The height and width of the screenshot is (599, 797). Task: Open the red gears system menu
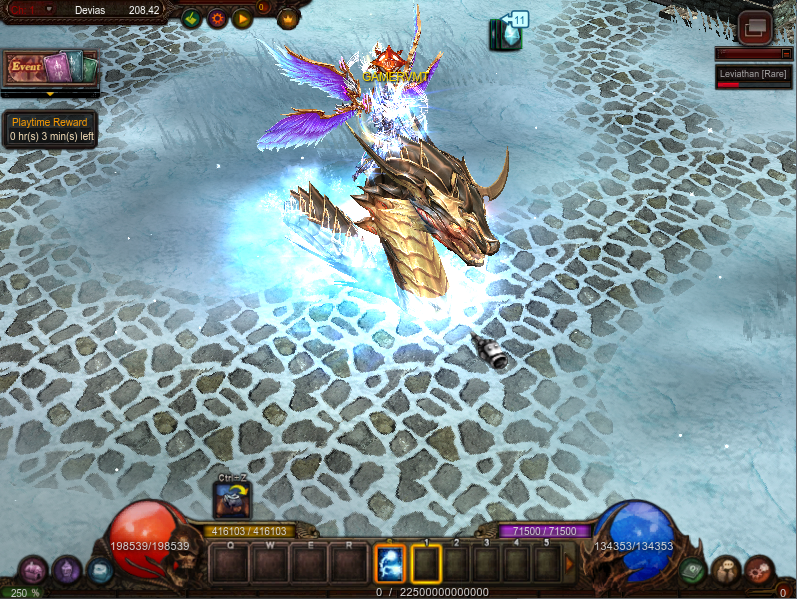[759, 571]
